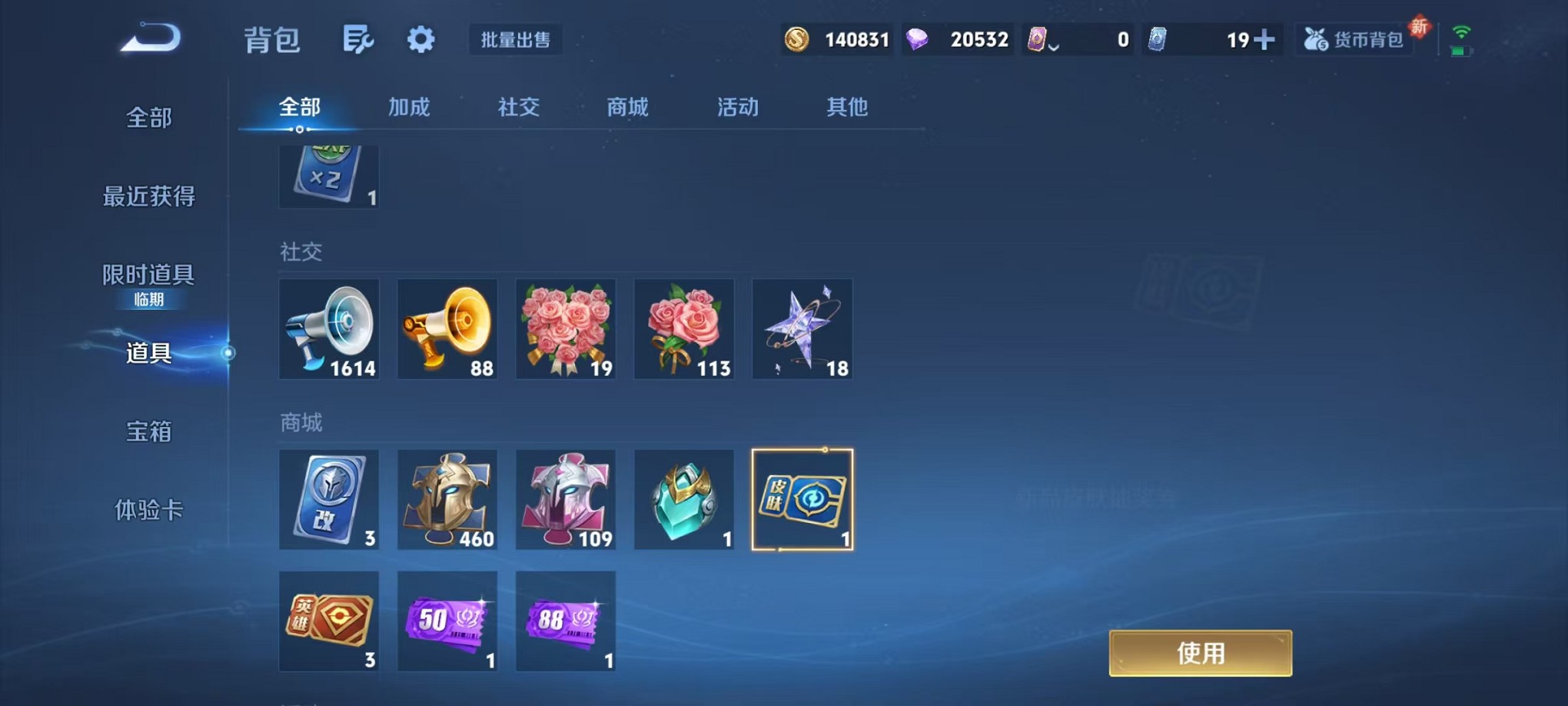Click the item management wrench icon beside 背包
Screen dimensions: 1568x706
point(358,39)
